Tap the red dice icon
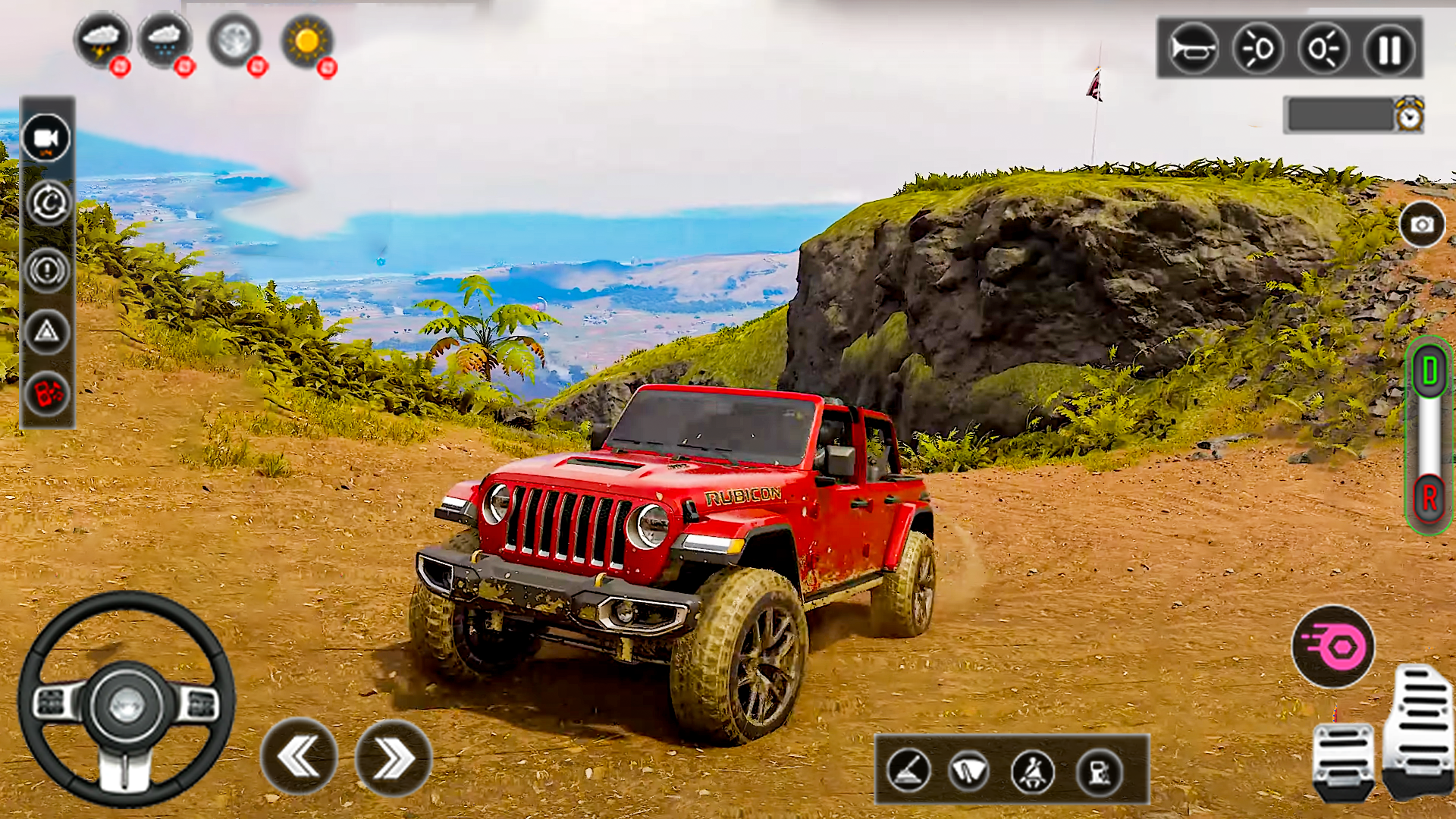This screenshot has height=819, width=1456. point(47,394)
